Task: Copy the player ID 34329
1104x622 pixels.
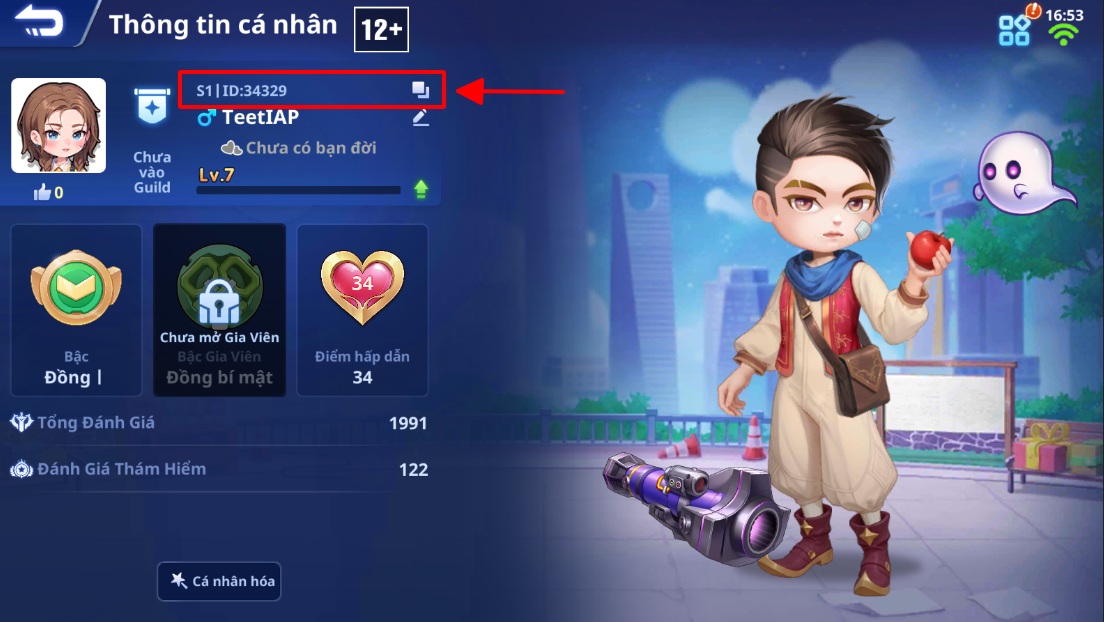Action: click(x=421, y=90)
